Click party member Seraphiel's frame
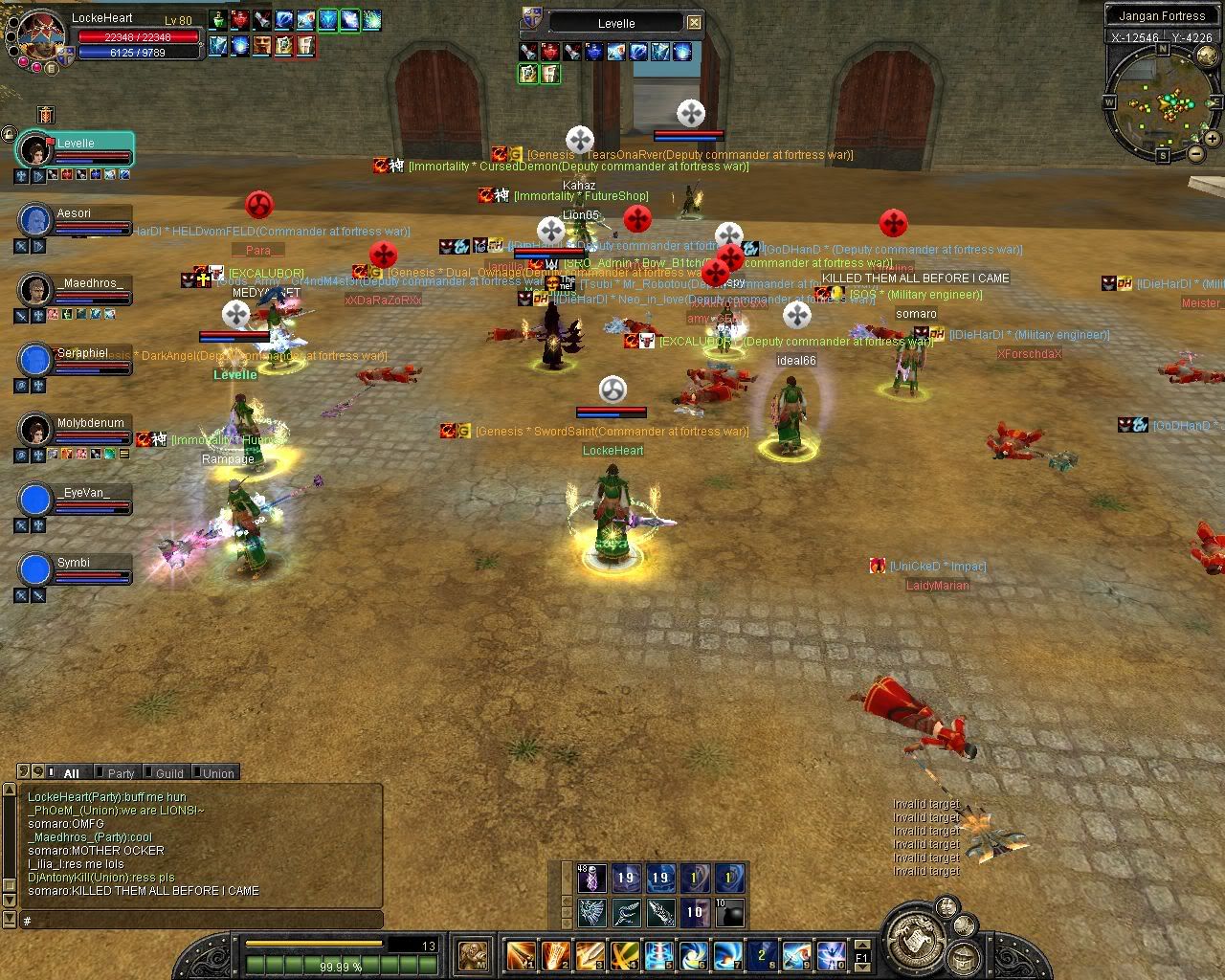The width and height of the screenshot is (1225, 980). pos(75,360)
